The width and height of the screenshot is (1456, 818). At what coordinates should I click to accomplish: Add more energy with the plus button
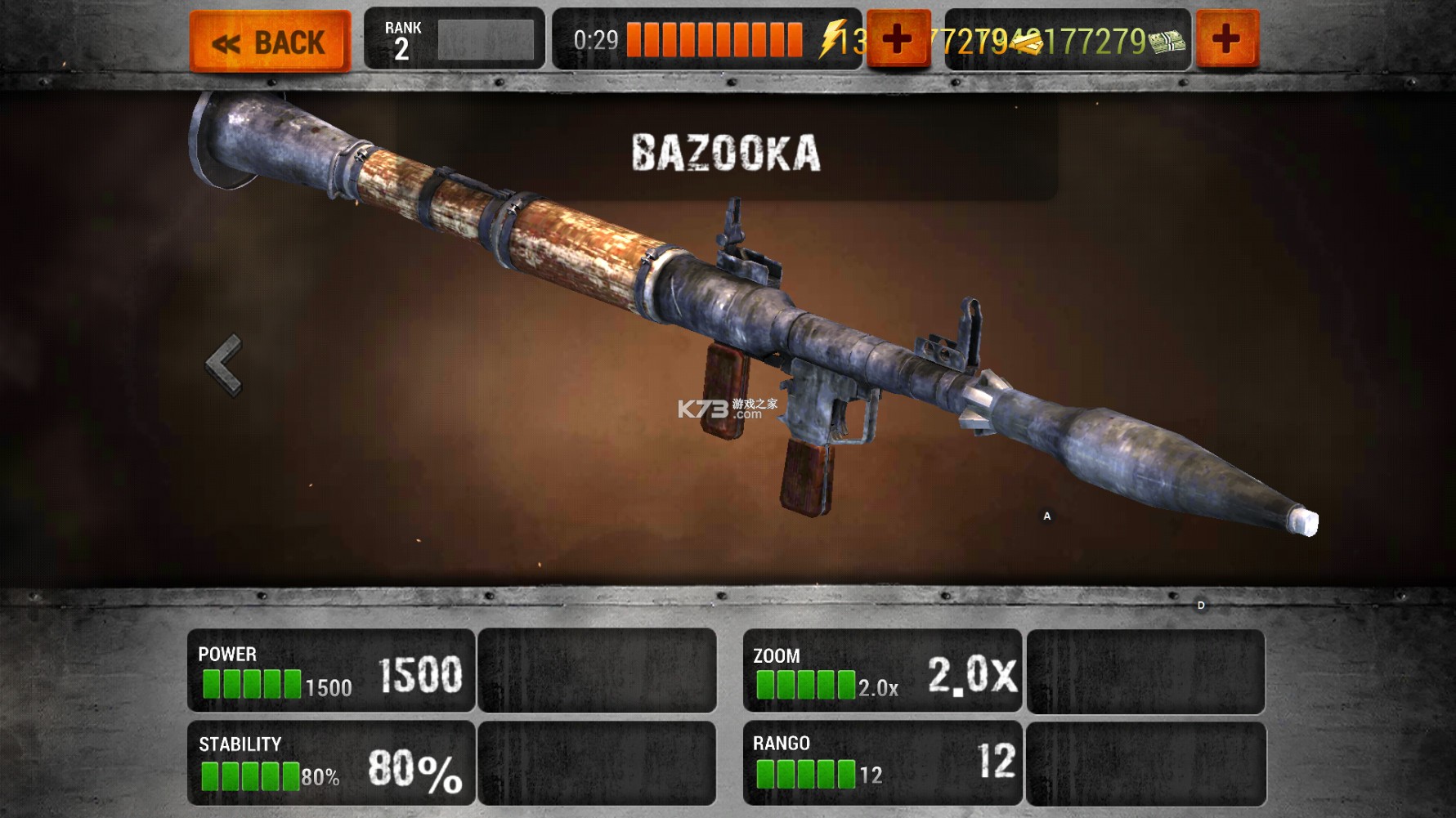pyautogui.click(x=898, y=39)
